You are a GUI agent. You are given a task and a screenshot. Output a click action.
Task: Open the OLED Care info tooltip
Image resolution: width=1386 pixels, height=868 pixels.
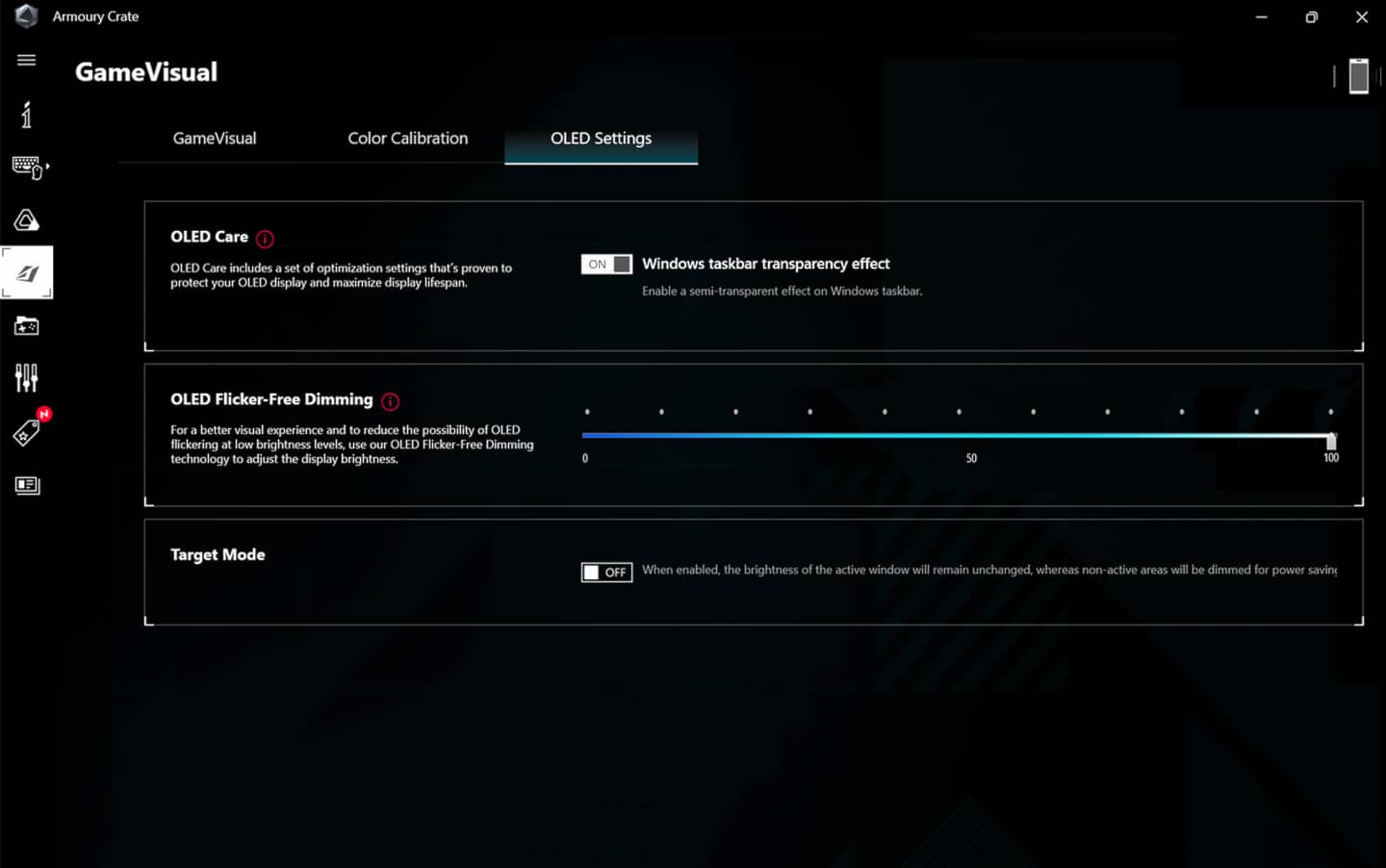265,239
